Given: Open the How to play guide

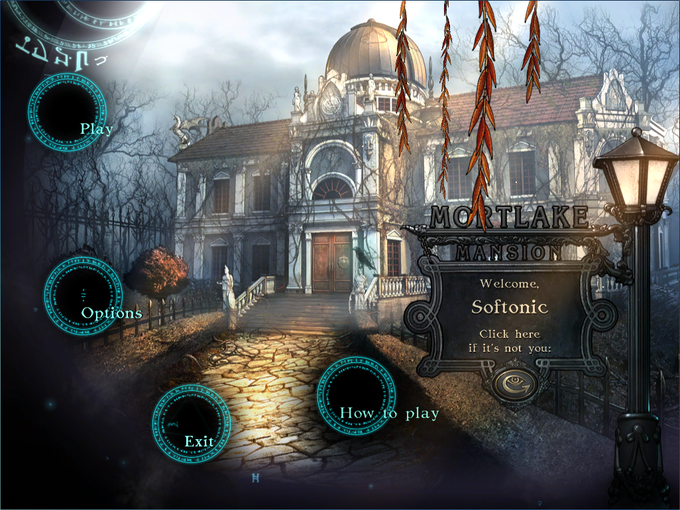Looking at the screenshot, I should click(357, 397).
